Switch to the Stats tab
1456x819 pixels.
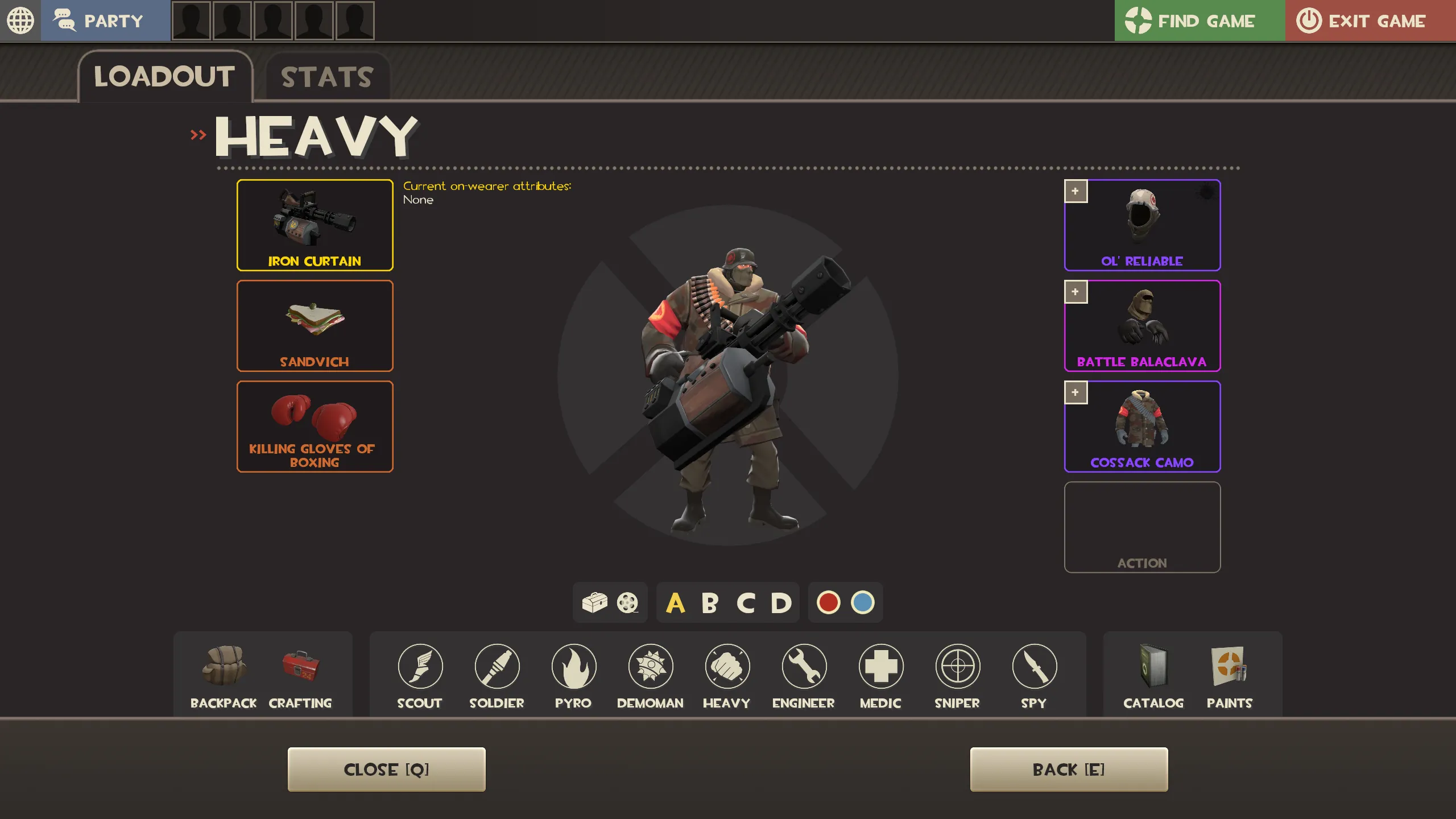pyautogui.click(x=327, y=77)
